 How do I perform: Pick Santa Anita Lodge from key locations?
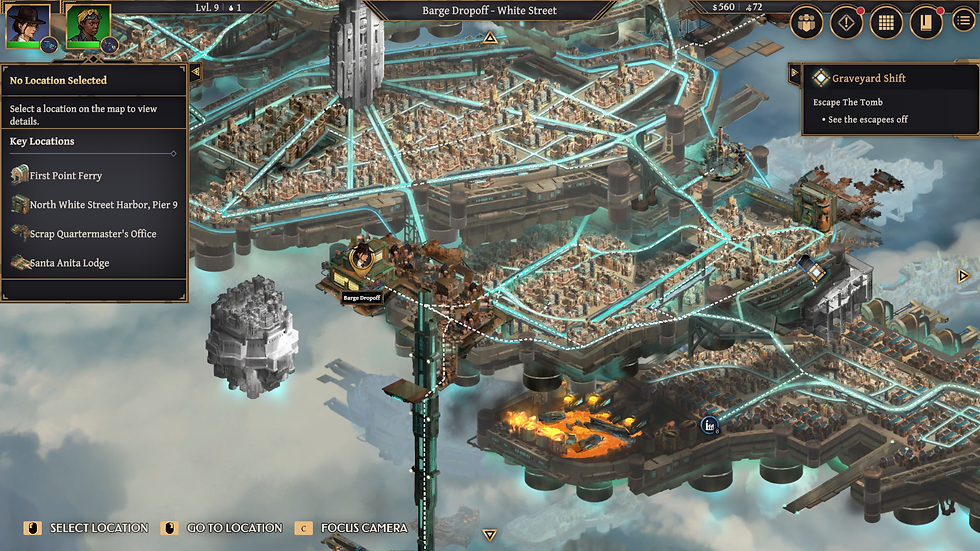click(x=69, y=263)
